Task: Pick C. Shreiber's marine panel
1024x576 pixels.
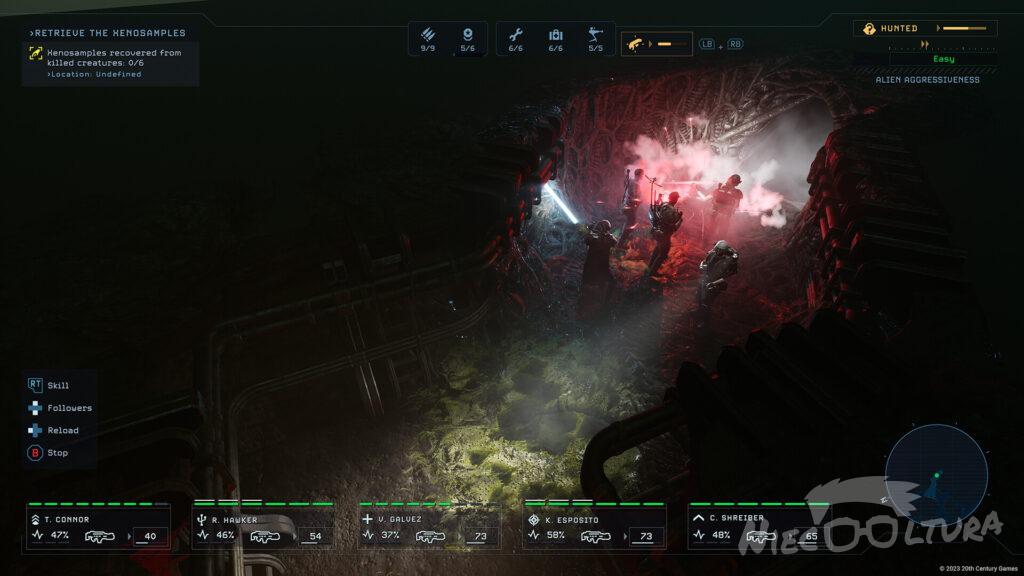Action: (x=759, y=527)
